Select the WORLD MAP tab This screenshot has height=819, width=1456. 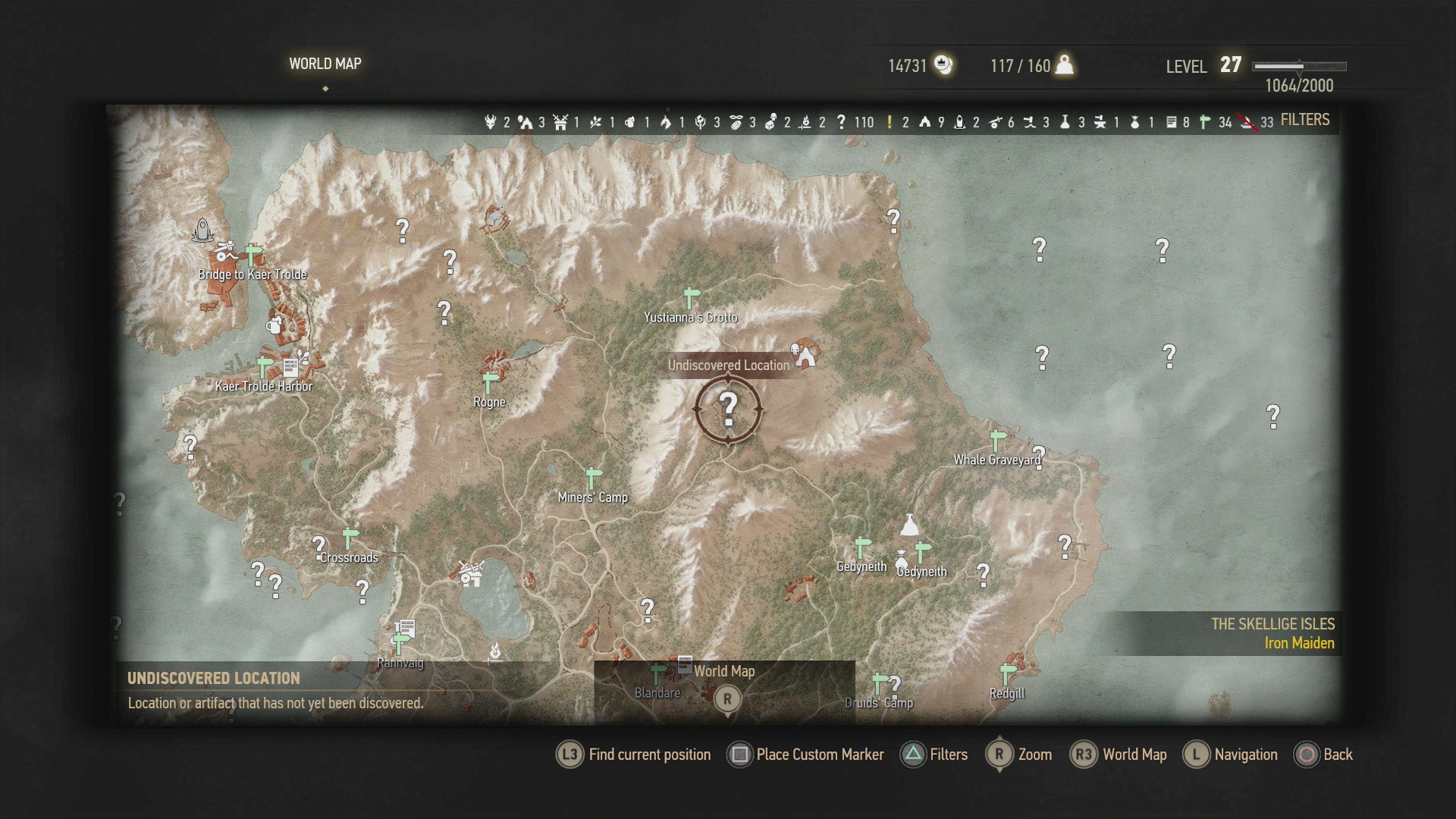point(326,64)
